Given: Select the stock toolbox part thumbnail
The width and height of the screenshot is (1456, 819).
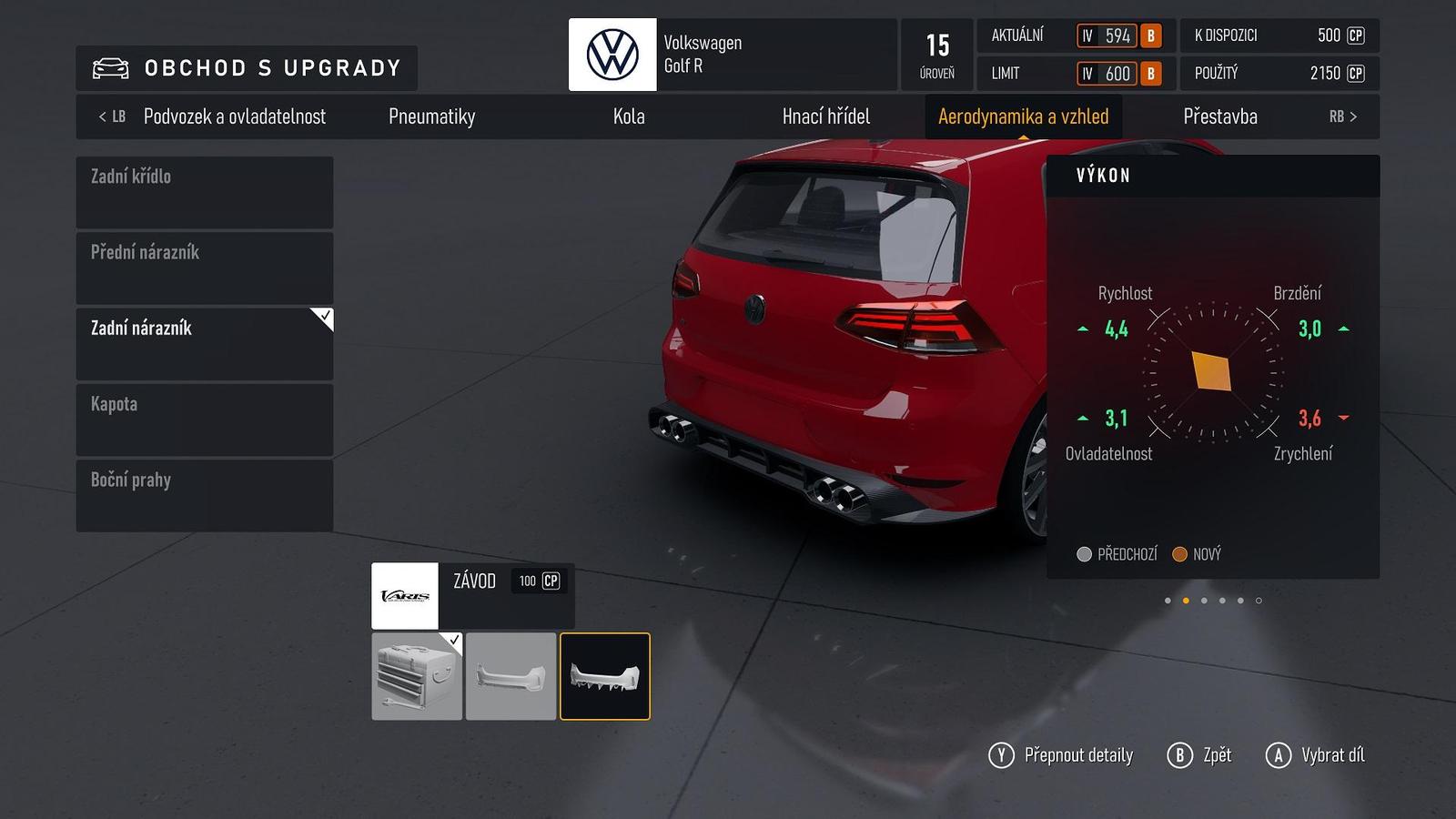Looking at the screenshot, I should pyautogui.click(x=417, y=676).
